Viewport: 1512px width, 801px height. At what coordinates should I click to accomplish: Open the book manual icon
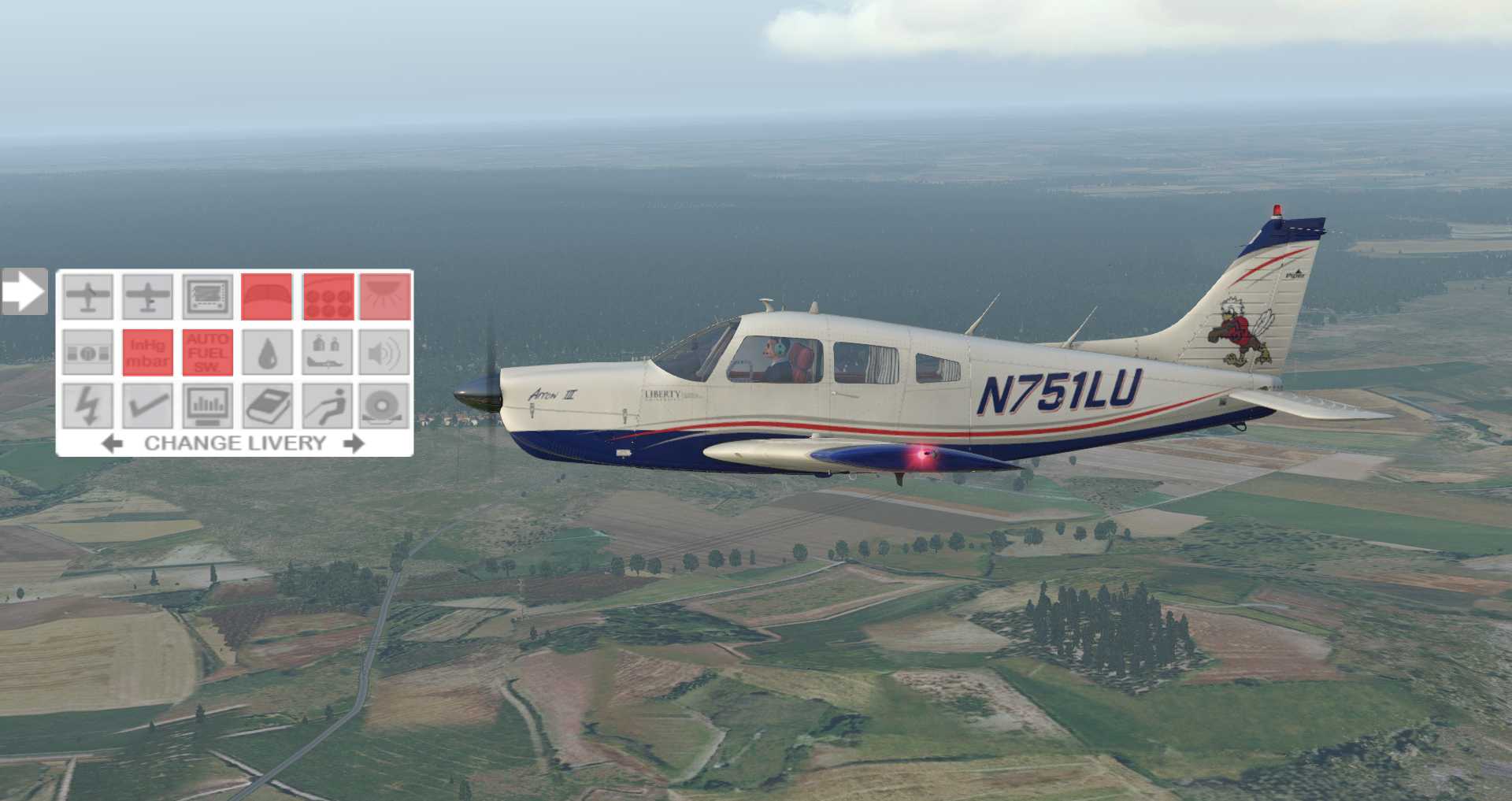[266, 406]
